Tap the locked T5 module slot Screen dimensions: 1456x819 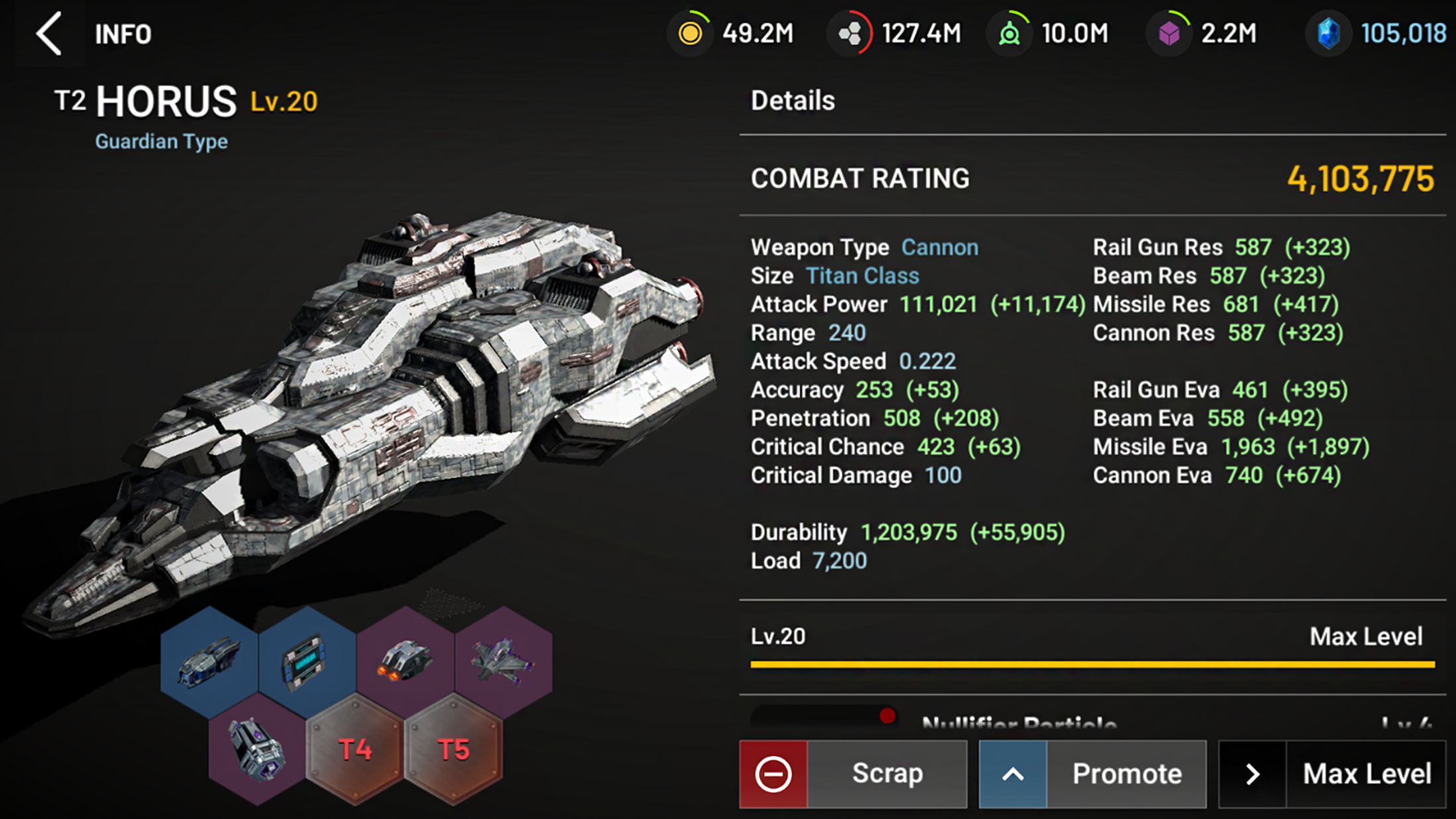453,750
